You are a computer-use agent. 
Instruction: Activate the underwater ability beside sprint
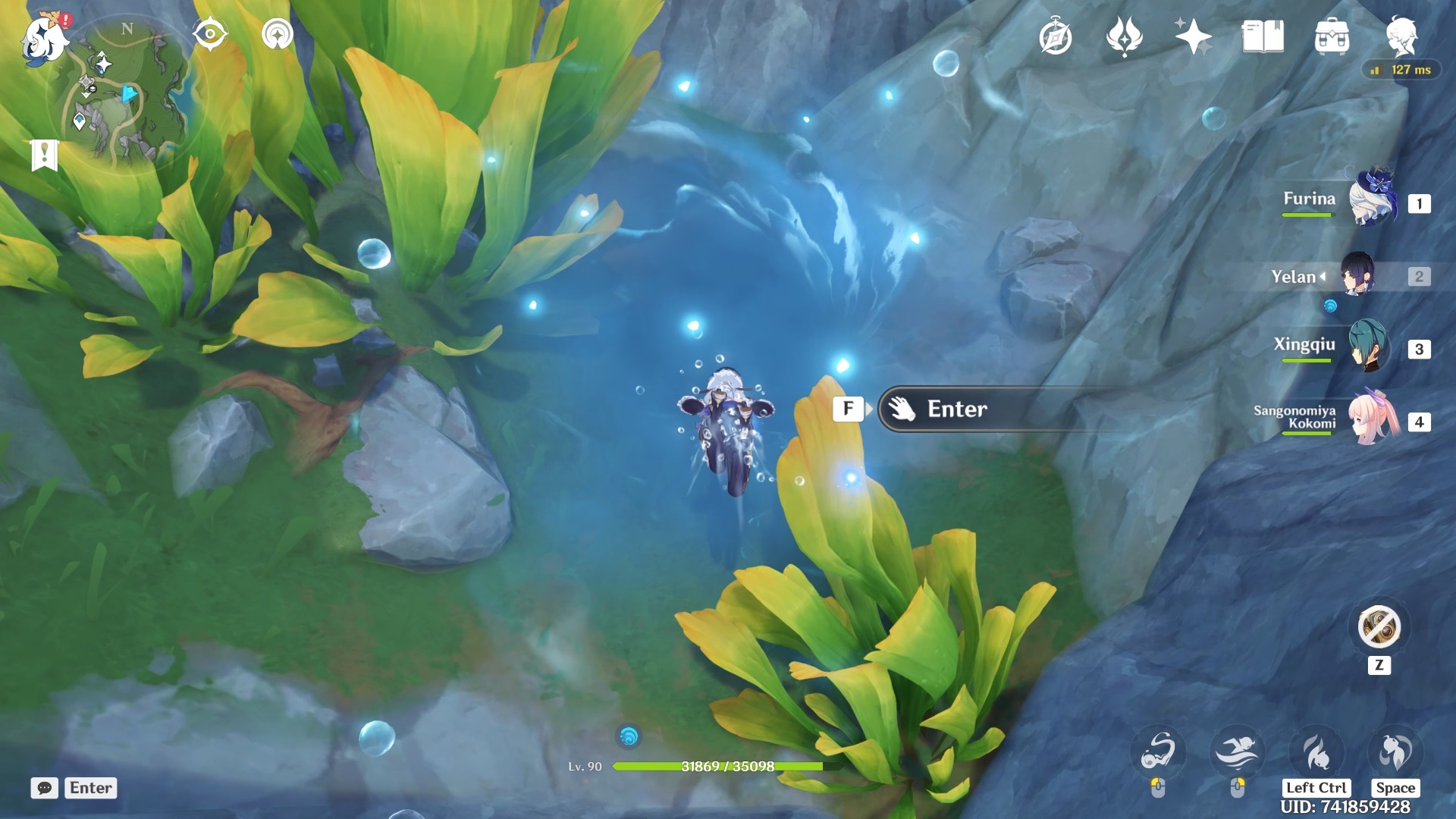coord(1158,753)
